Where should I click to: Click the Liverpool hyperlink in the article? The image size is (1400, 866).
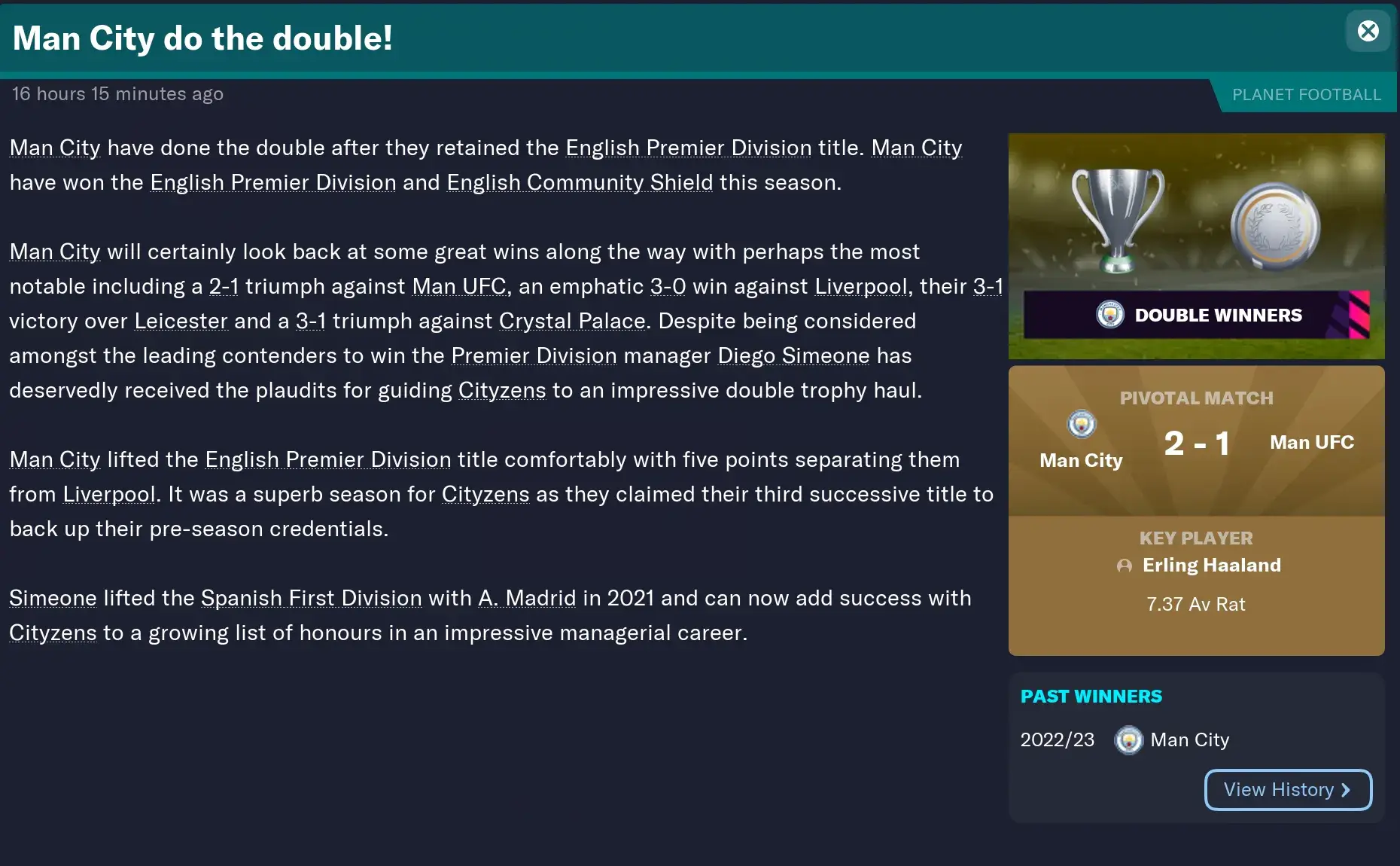coord(861,286)
